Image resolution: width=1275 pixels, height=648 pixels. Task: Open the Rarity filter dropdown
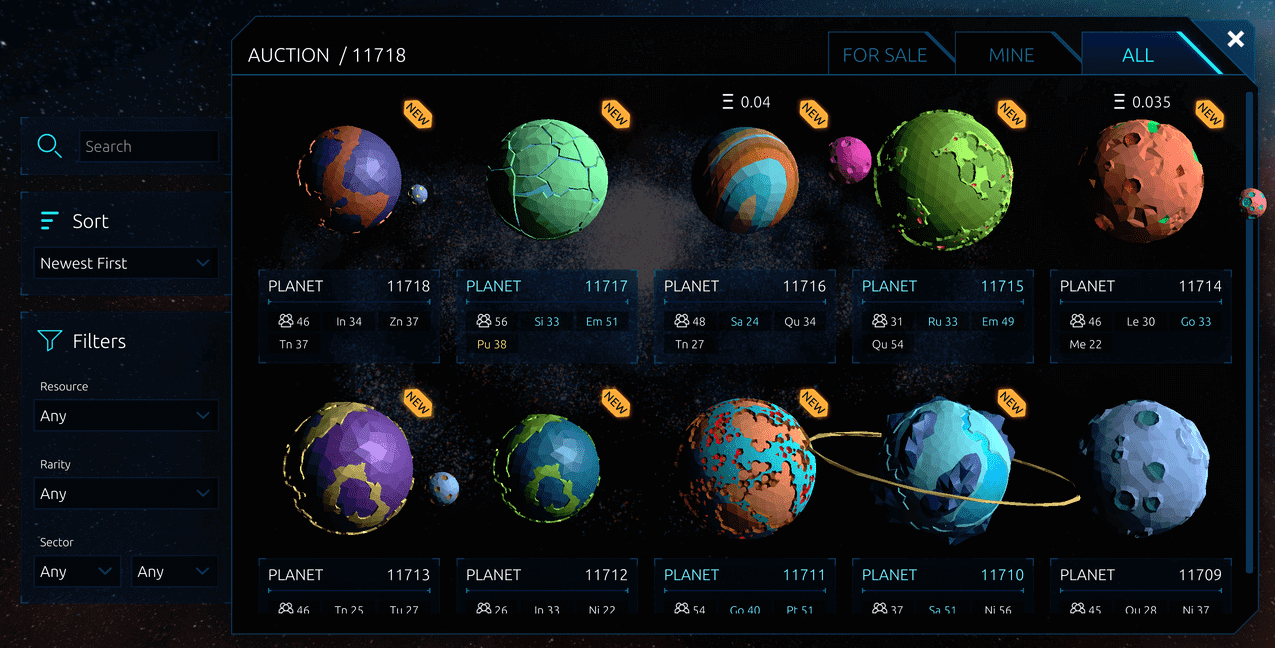pyautogui.click(x=125, y=493)
